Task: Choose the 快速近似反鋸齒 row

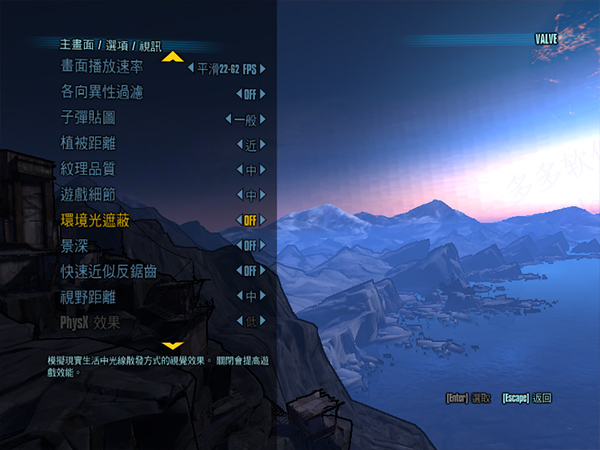Action: [x=108, y=271]
